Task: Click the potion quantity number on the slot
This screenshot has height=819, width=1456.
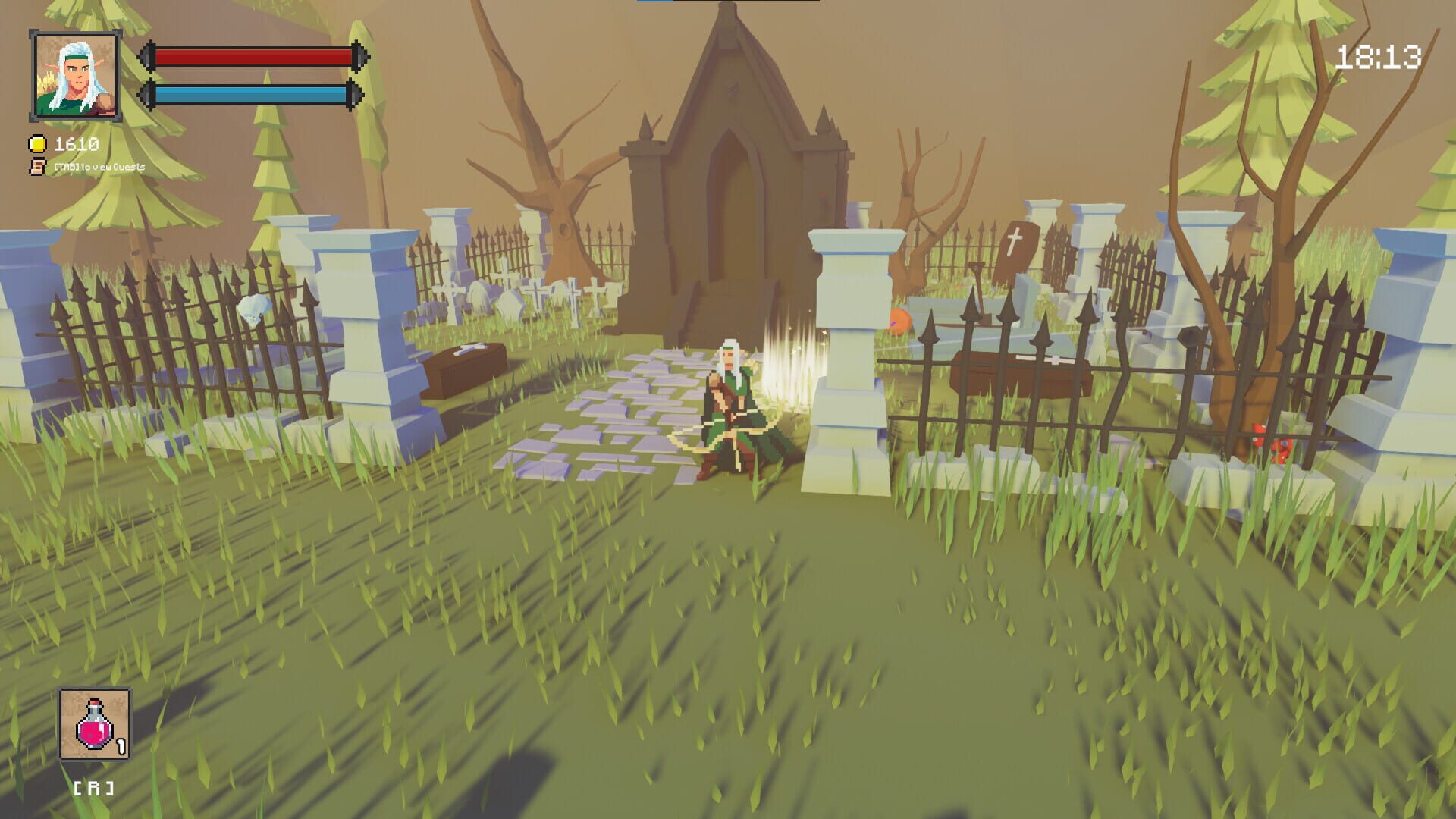Action: tap(120, 746)
